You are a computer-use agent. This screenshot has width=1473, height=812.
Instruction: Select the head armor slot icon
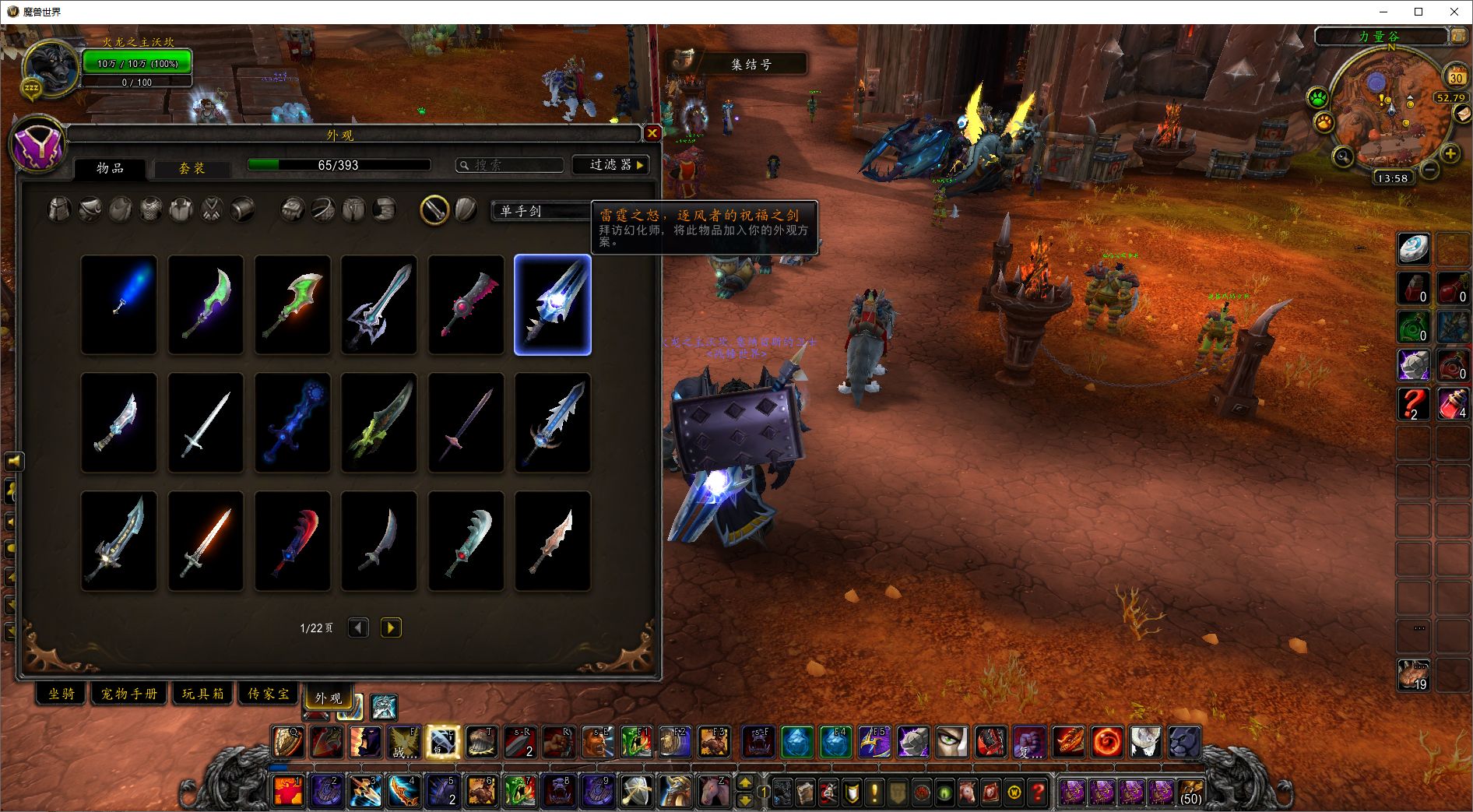pos(59,209)
